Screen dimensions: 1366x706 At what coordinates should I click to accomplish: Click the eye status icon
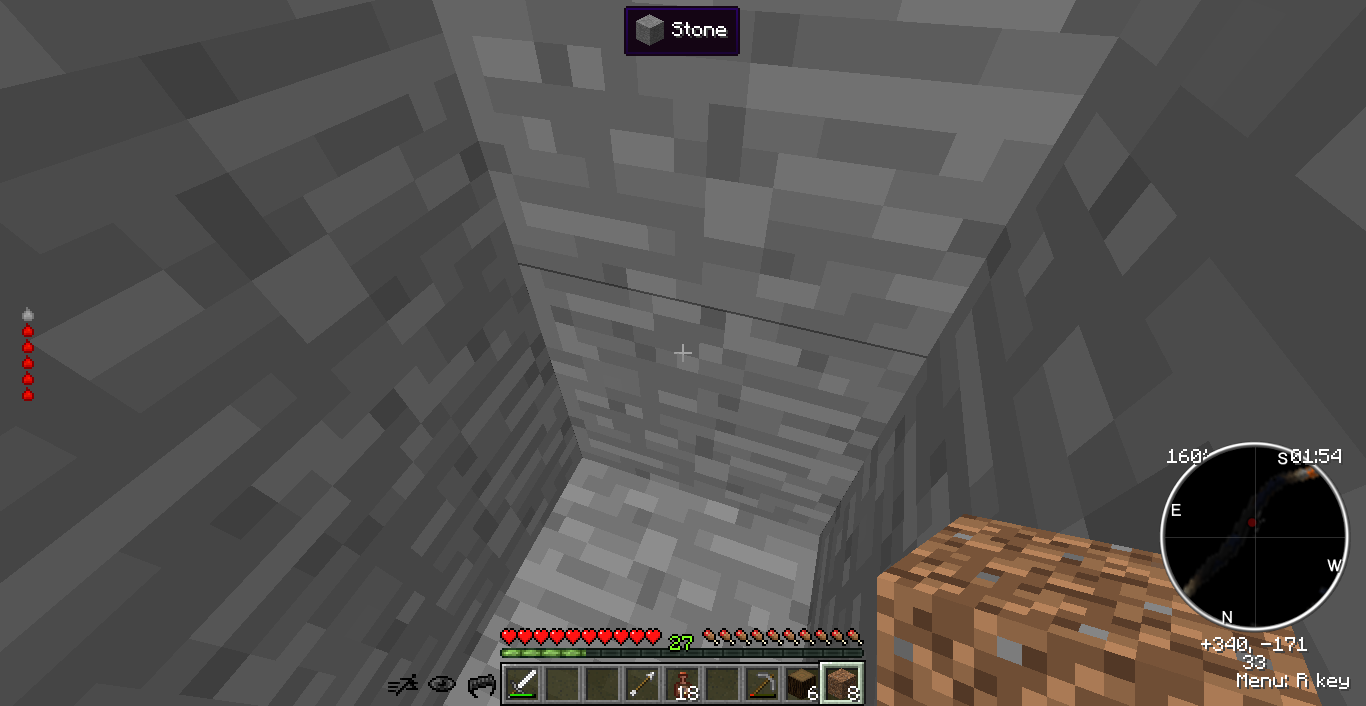click(442, 685)
